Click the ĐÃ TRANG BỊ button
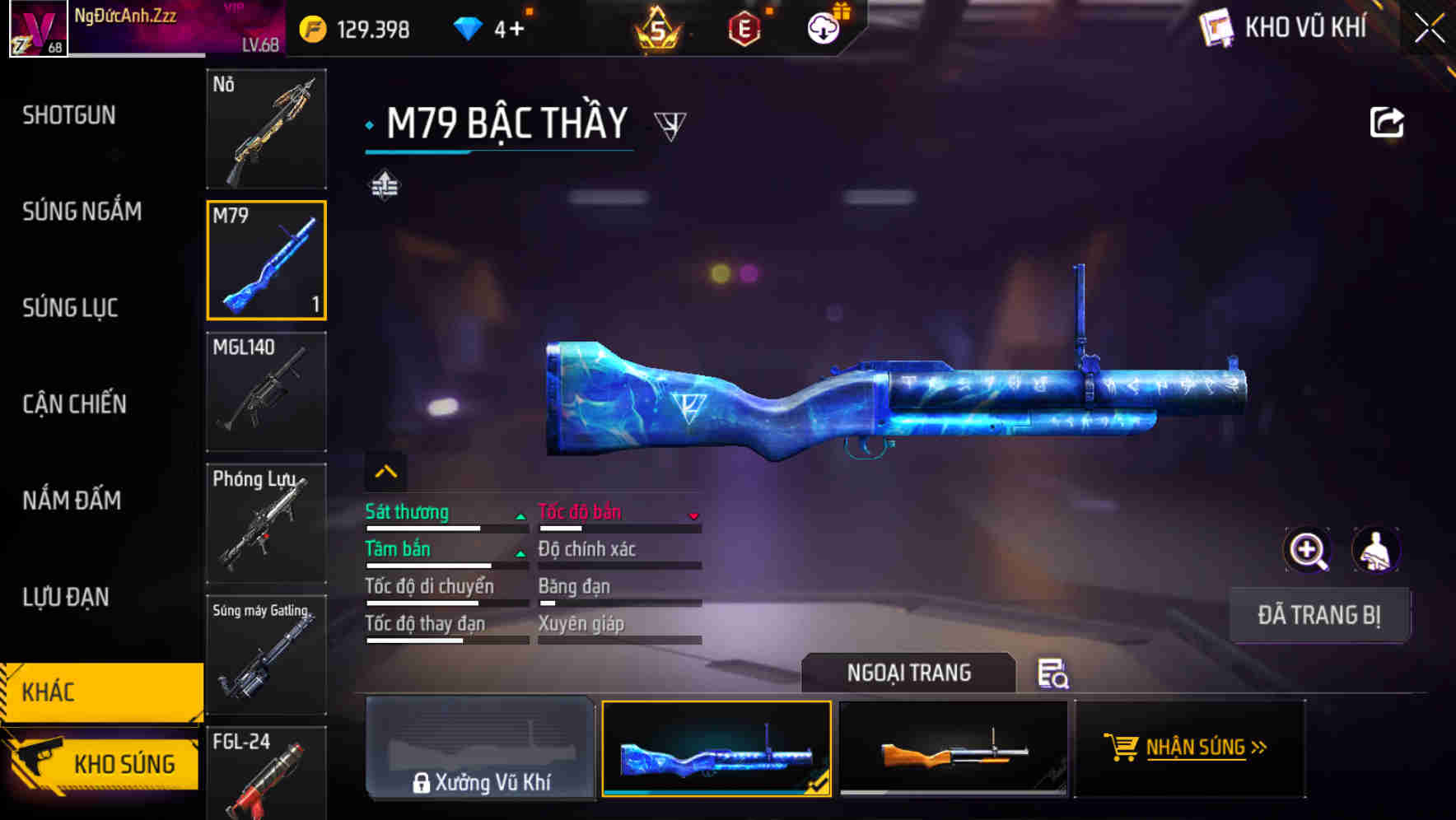The image size is (1456, 820). click(x=1319, y=614)
